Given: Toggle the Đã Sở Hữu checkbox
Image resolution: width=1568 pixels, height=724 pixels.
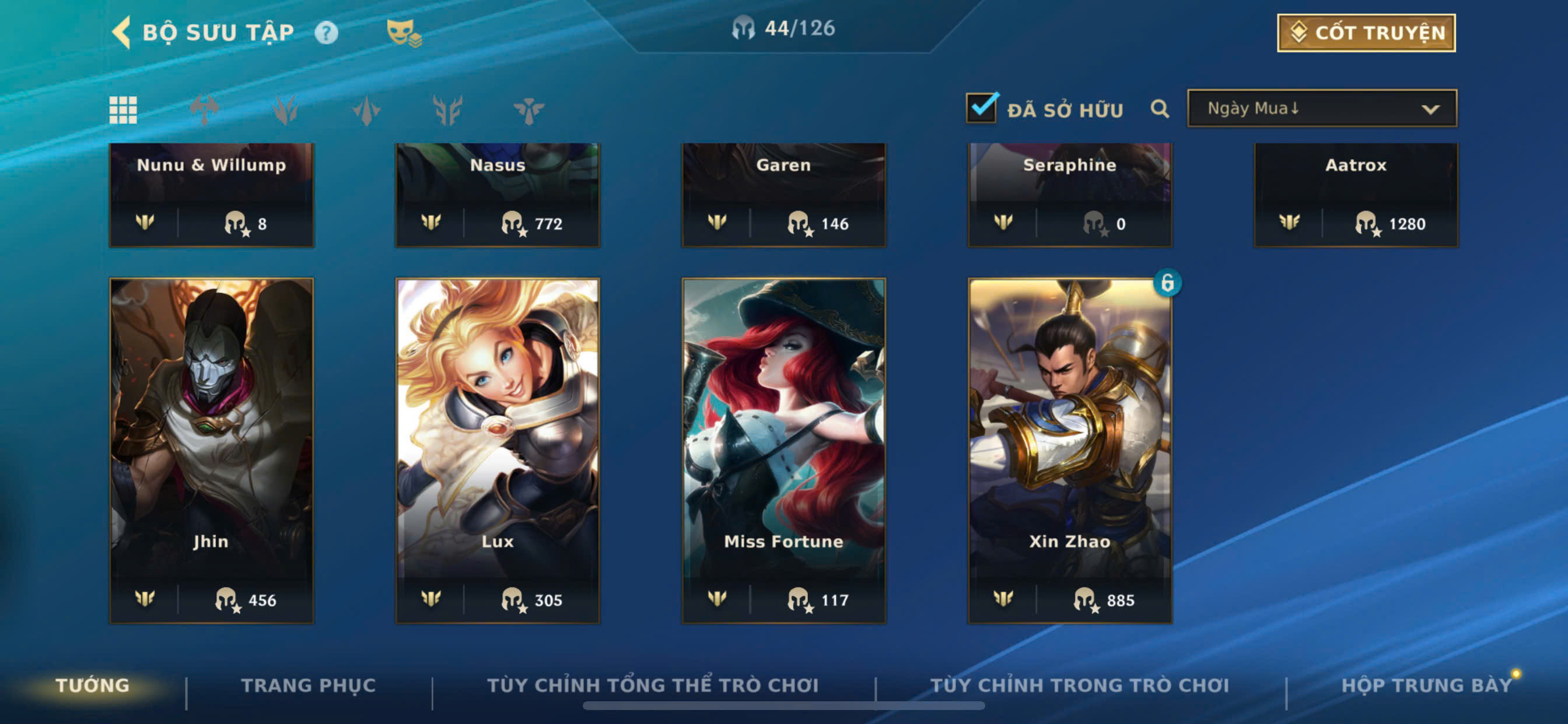Looking at the screenshot, I should 982,108.
